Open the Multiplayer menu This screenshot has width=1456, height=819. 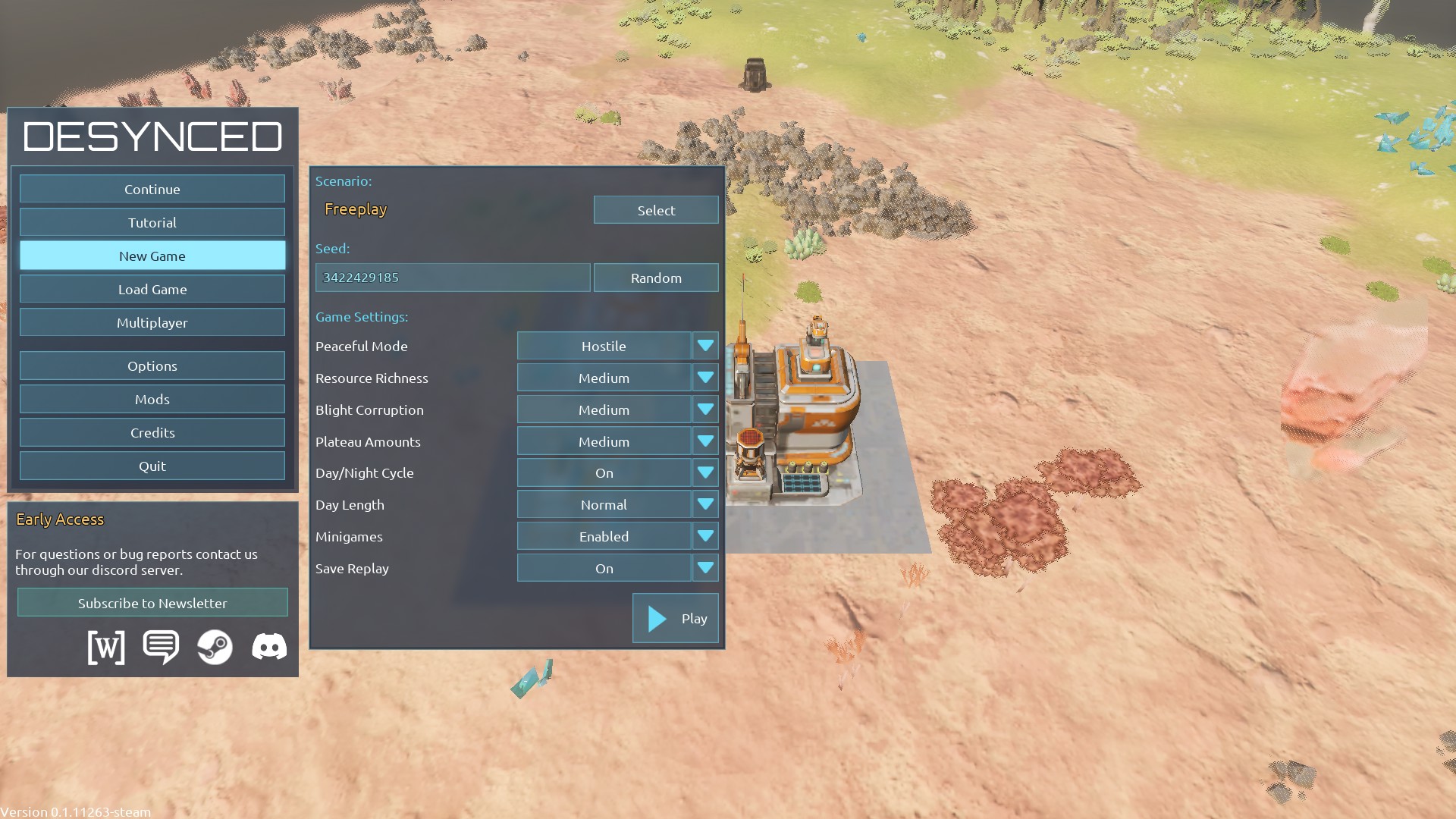click(x=152, y=322)
